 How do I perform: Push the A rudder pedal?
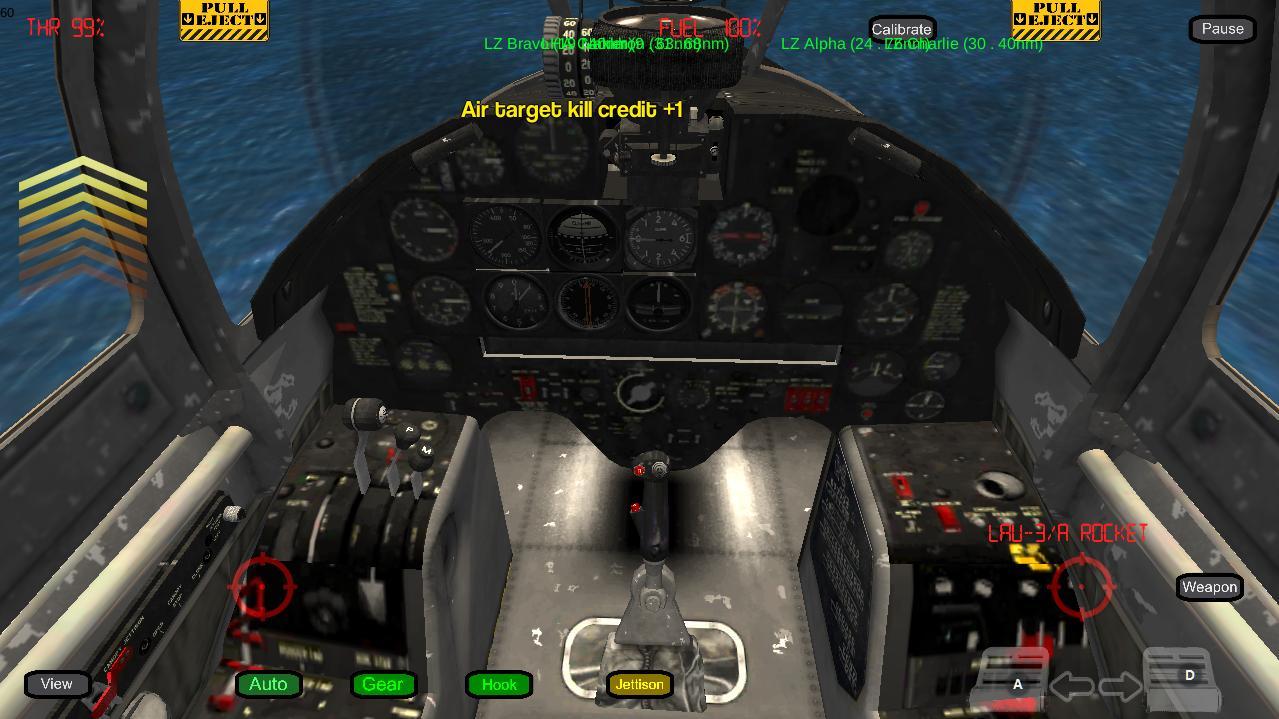pyautogui.click(x=1016, y=682)
